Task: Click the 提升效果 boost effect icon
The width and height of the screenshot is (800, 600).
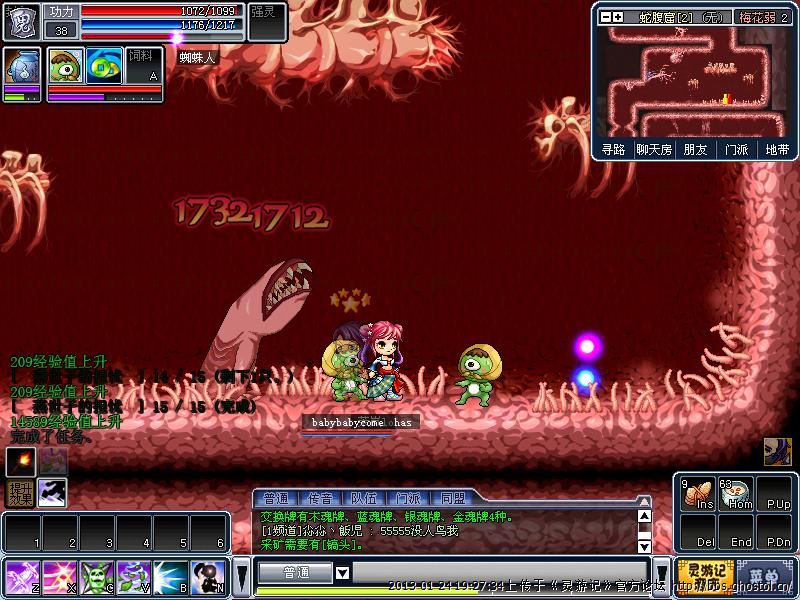Action: pos(20,492)
